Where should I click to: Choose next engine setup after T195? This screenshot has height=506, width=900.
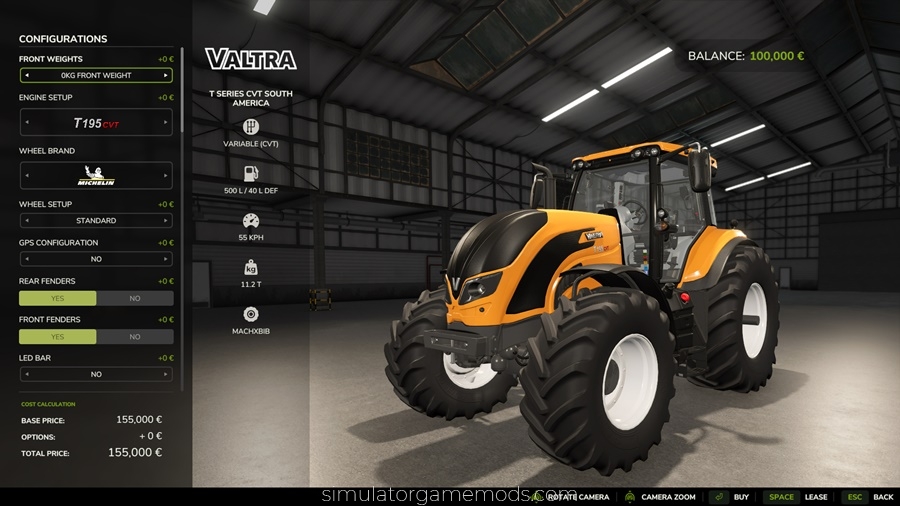(166, 123)
